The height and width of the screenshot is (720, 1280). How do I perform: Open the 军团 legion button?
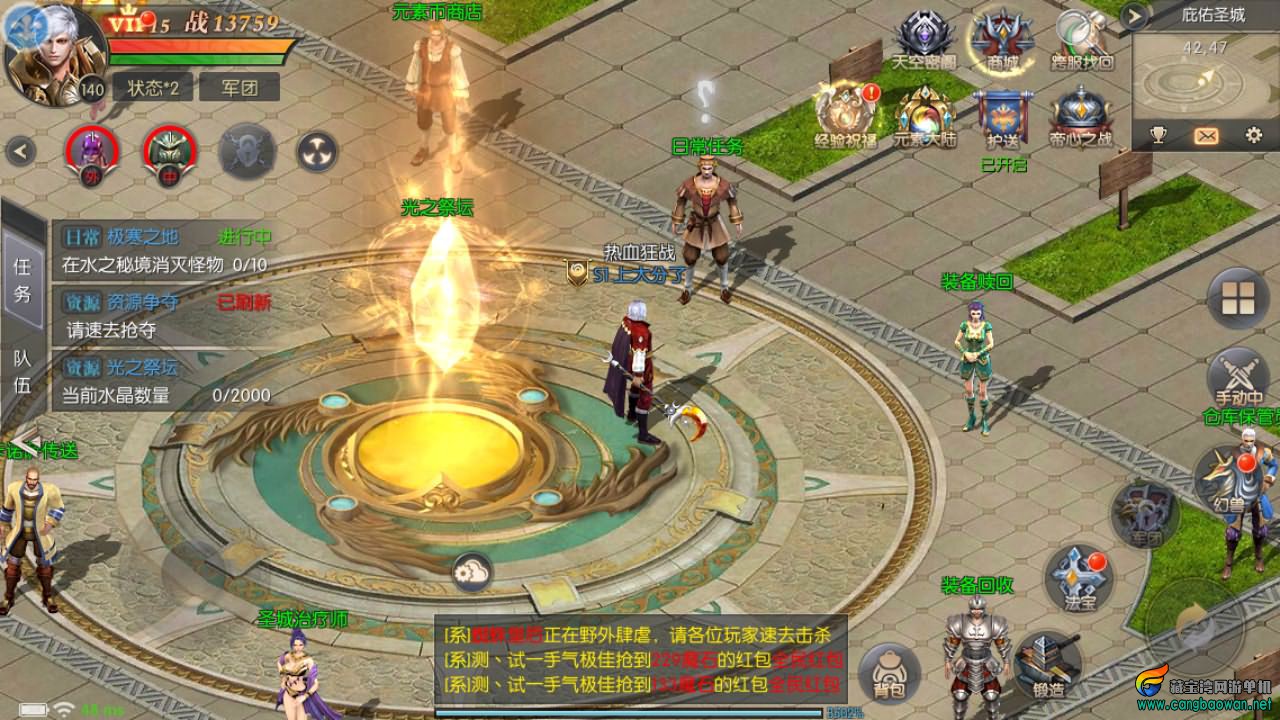(x=239, y=87)
